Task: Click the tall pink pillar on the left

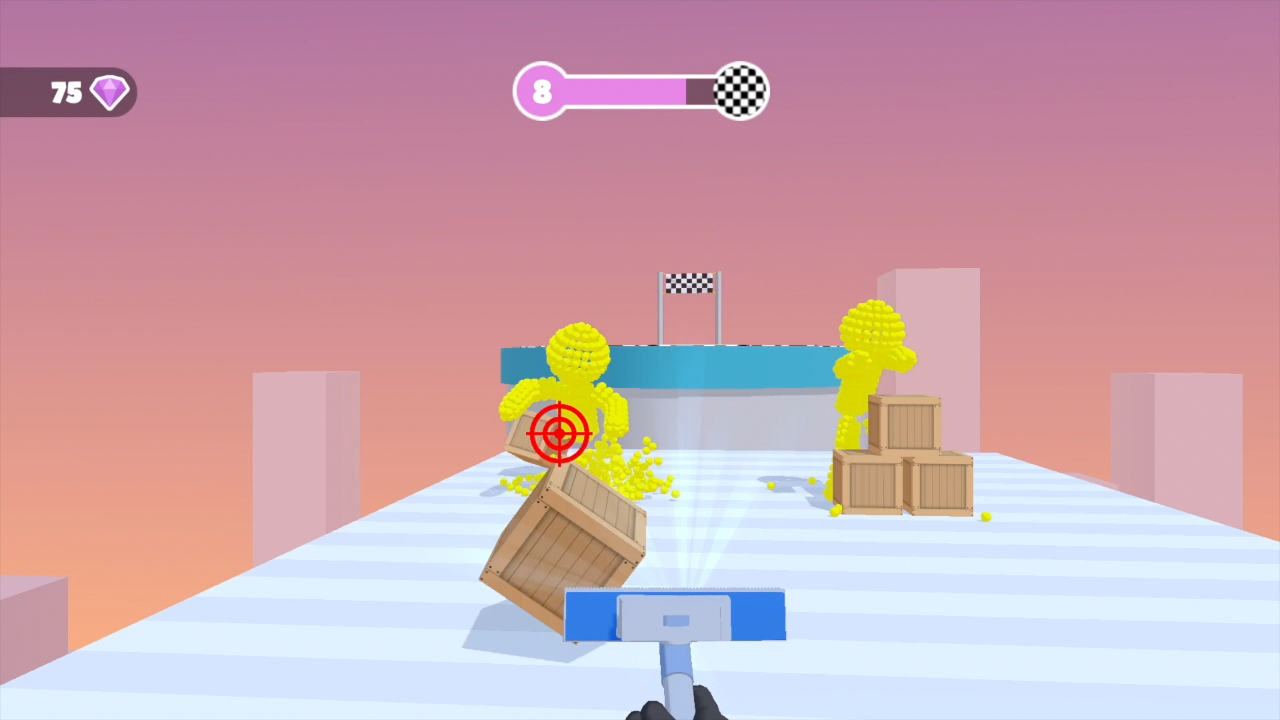Action: click(305, 450)
